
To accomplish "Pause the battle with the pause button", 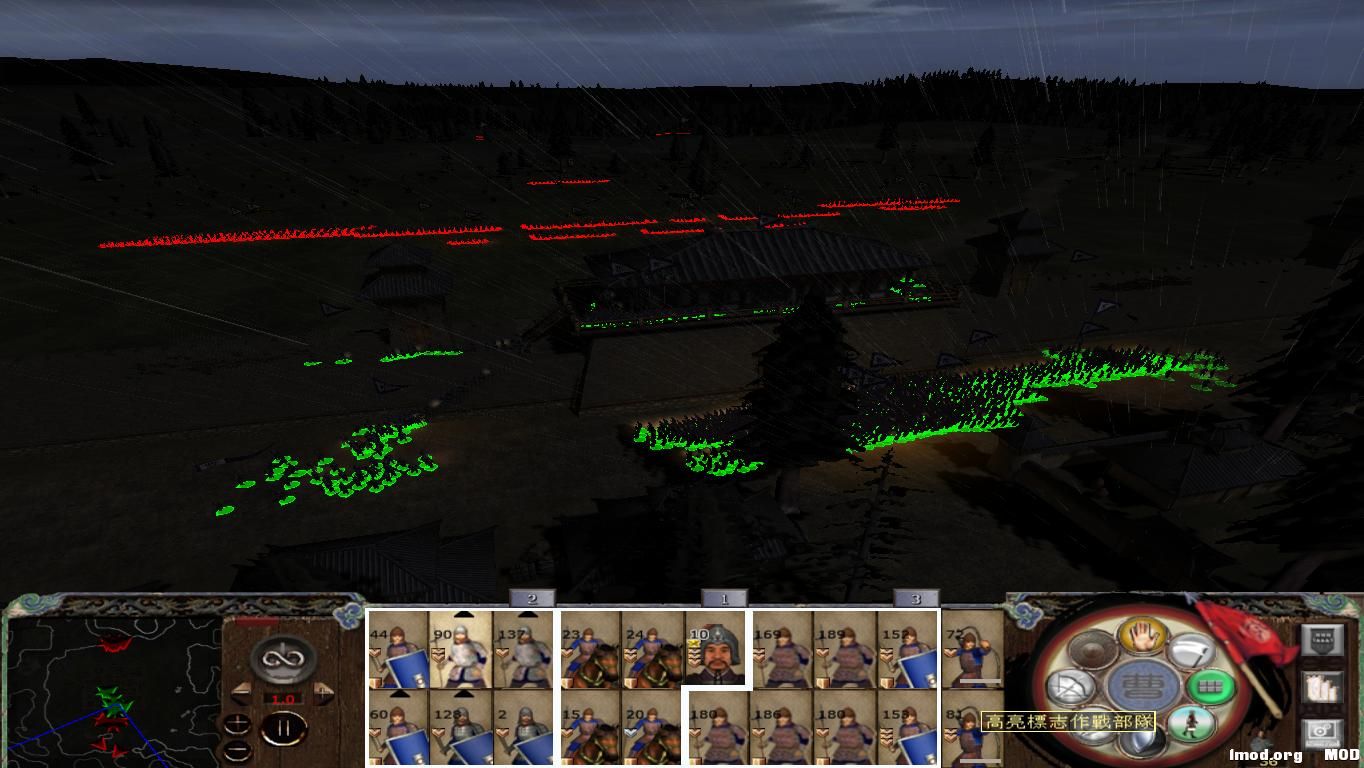I will [284, 727].
